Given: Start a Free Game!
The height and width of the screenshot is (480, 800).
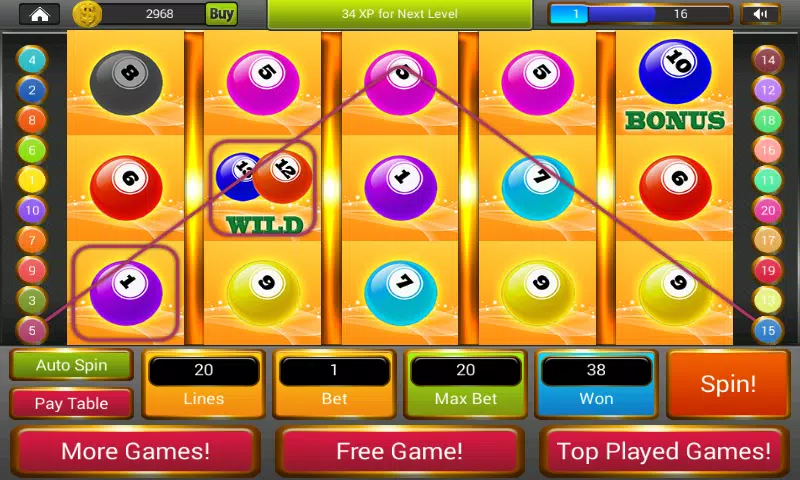Looking at the screenshot, I should [399, 451].
